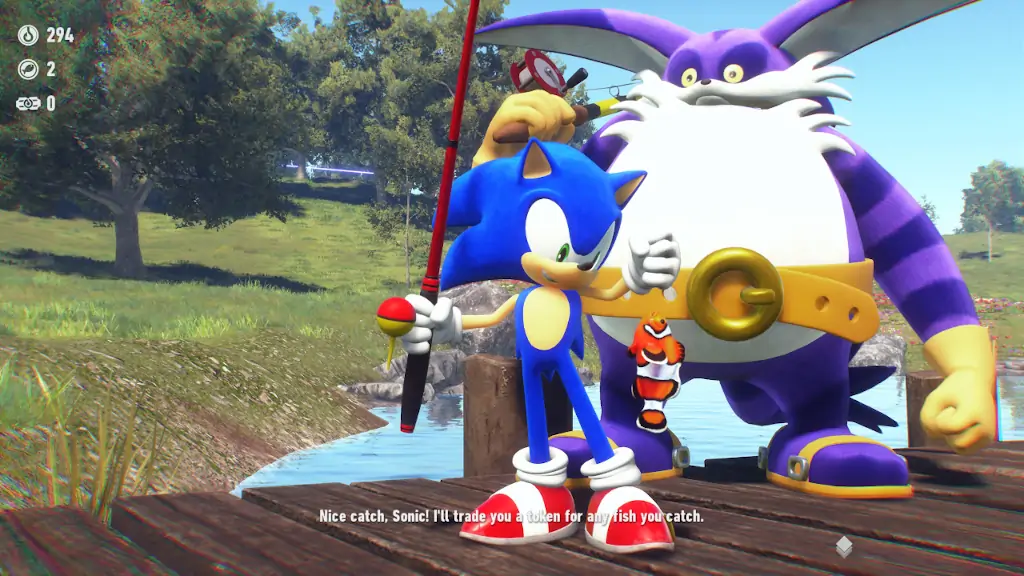Click the purple coin flame icon
The height and width of the screenshot is (576, 1024).
[28, 36]
